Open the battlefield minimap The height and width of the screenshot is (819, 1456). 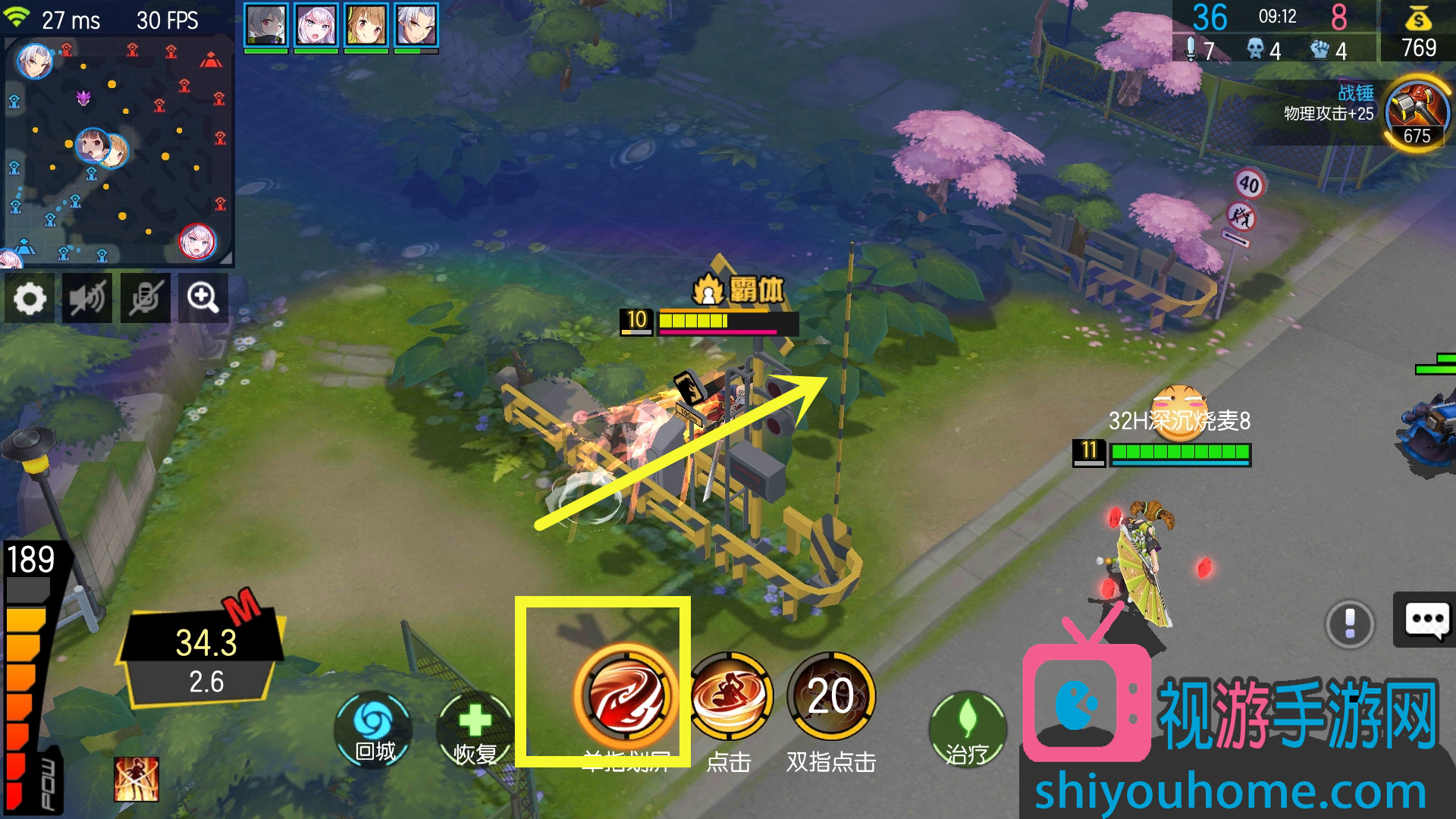pyautogui.click(x=118, y=152)
